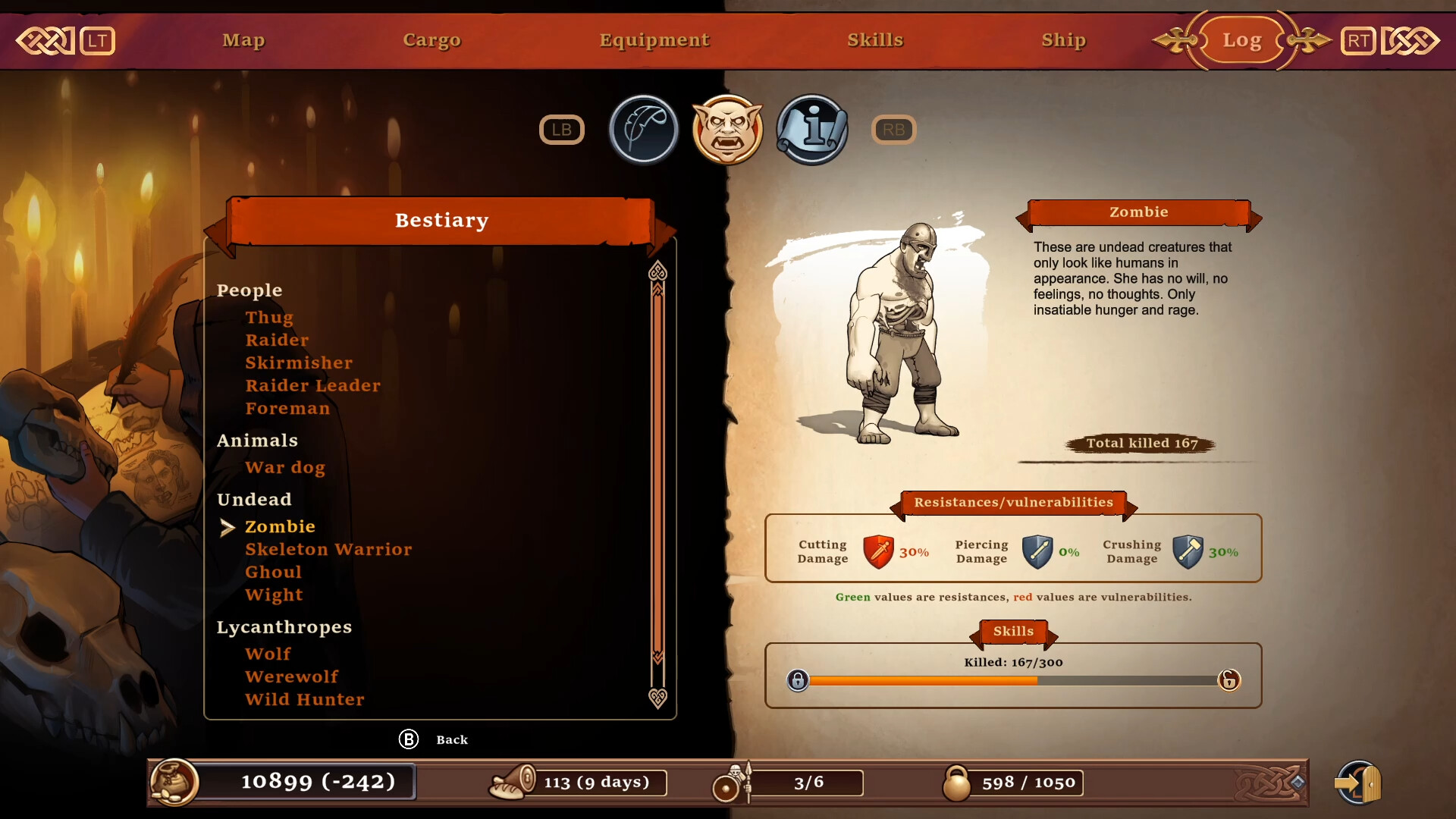
Task: View the War dog entry
Action: (285, 468)
